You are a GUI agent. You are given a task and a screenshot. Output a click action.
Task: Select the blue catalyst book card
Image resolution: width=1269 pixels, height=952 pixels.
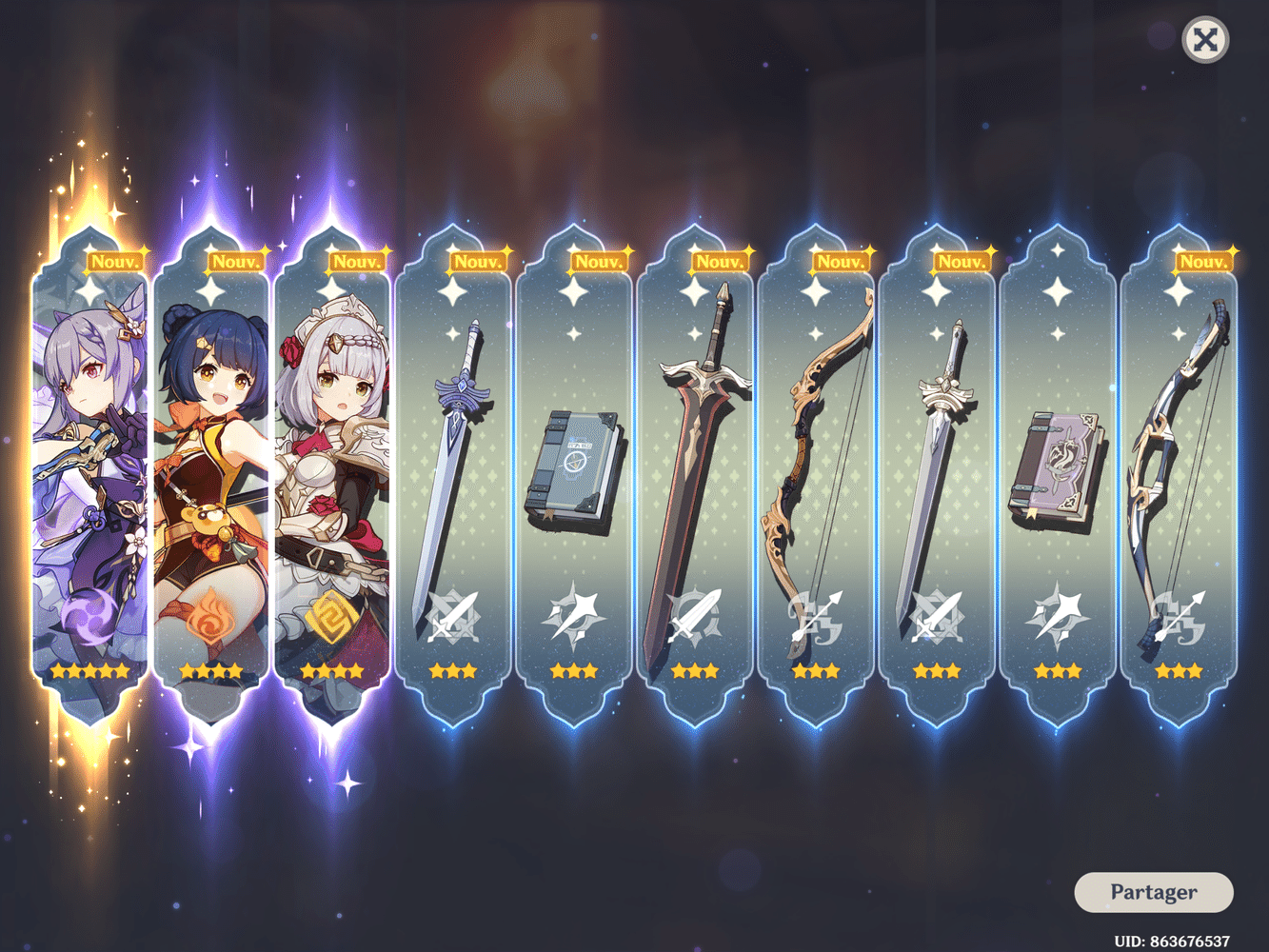click(x=575, y=466)
